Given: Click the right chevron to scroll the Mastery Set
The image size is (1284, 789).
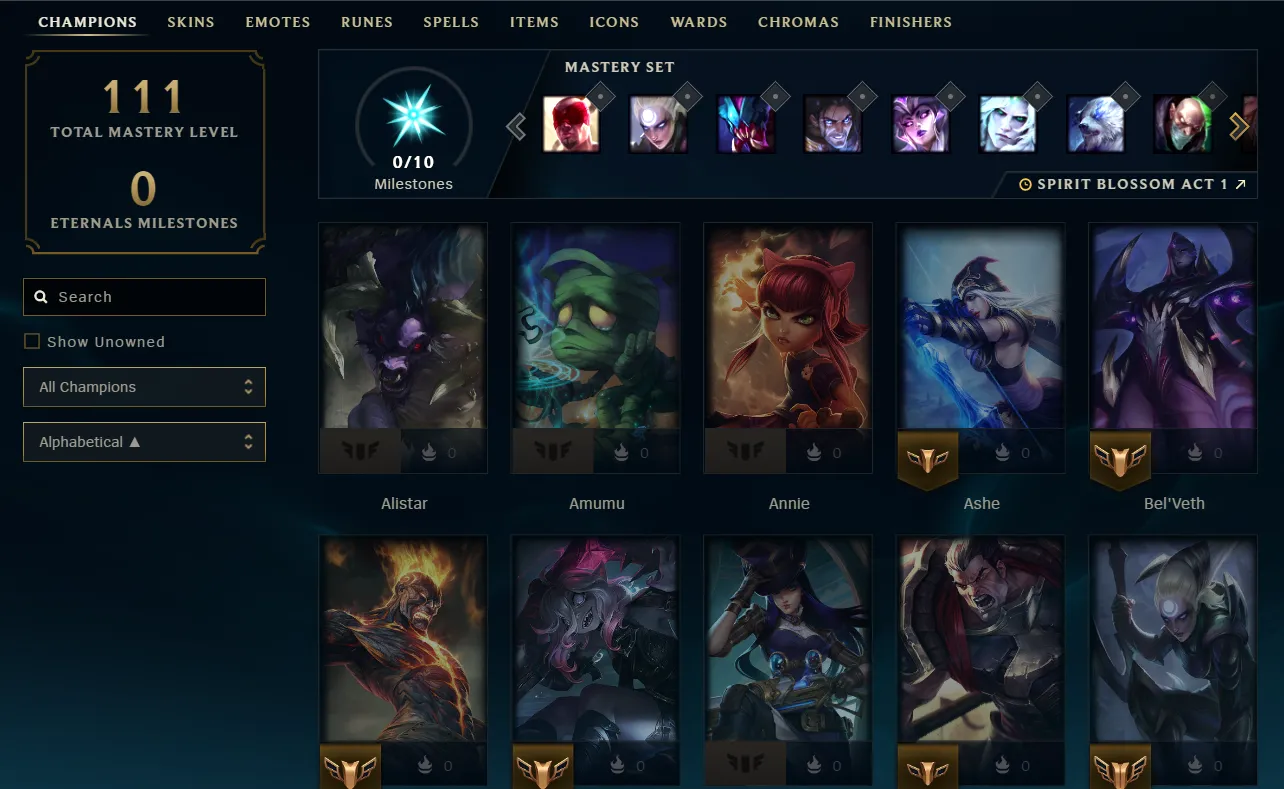Looking at the screenshot, I should click(x=1240, y=126).
